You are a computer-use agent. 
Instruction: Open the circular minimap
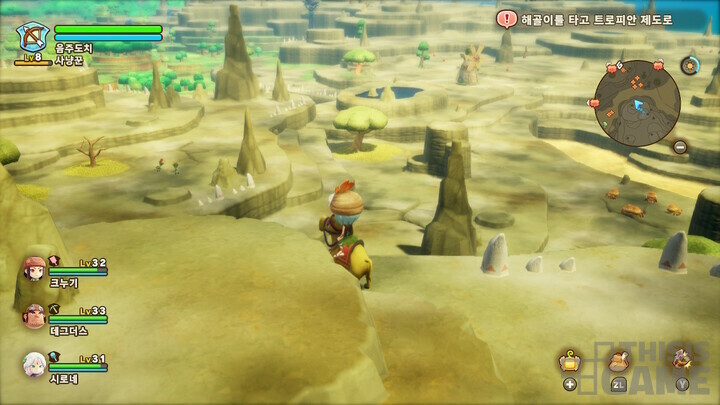[x=637, y=101]
